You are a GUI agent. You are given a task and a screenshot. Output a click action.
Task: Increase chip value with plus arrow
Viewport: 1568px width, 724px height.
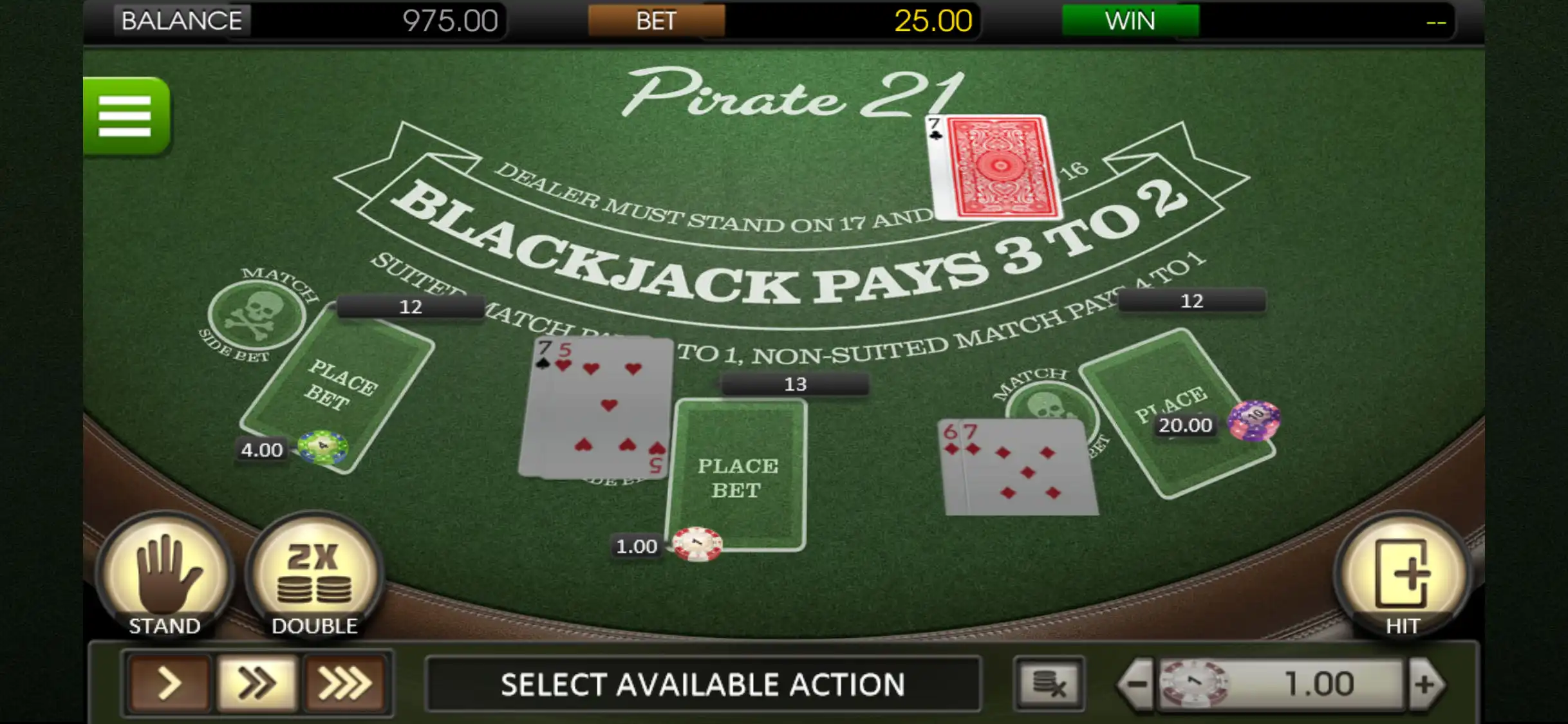coord(1425,683)
